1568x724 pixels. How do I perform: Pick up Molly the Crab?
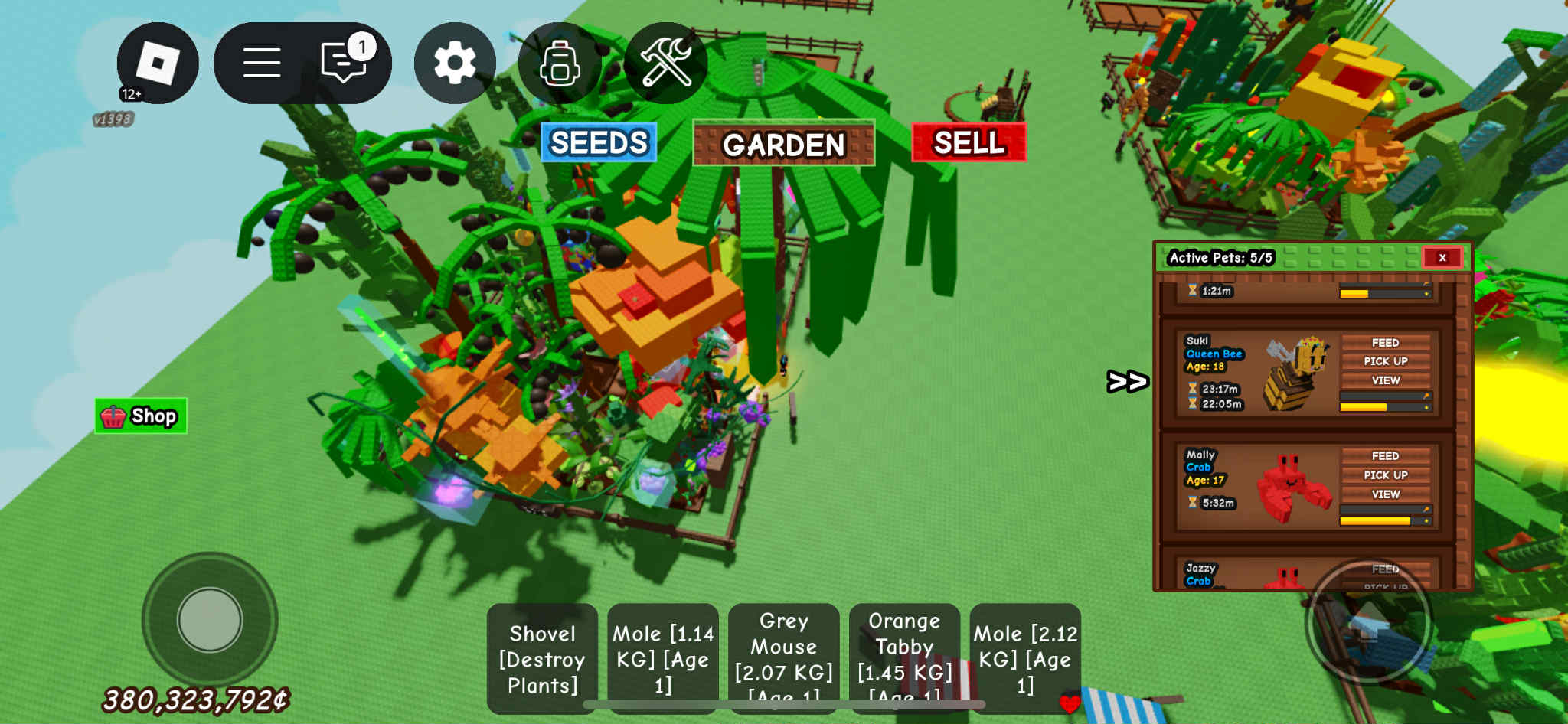1385,475
